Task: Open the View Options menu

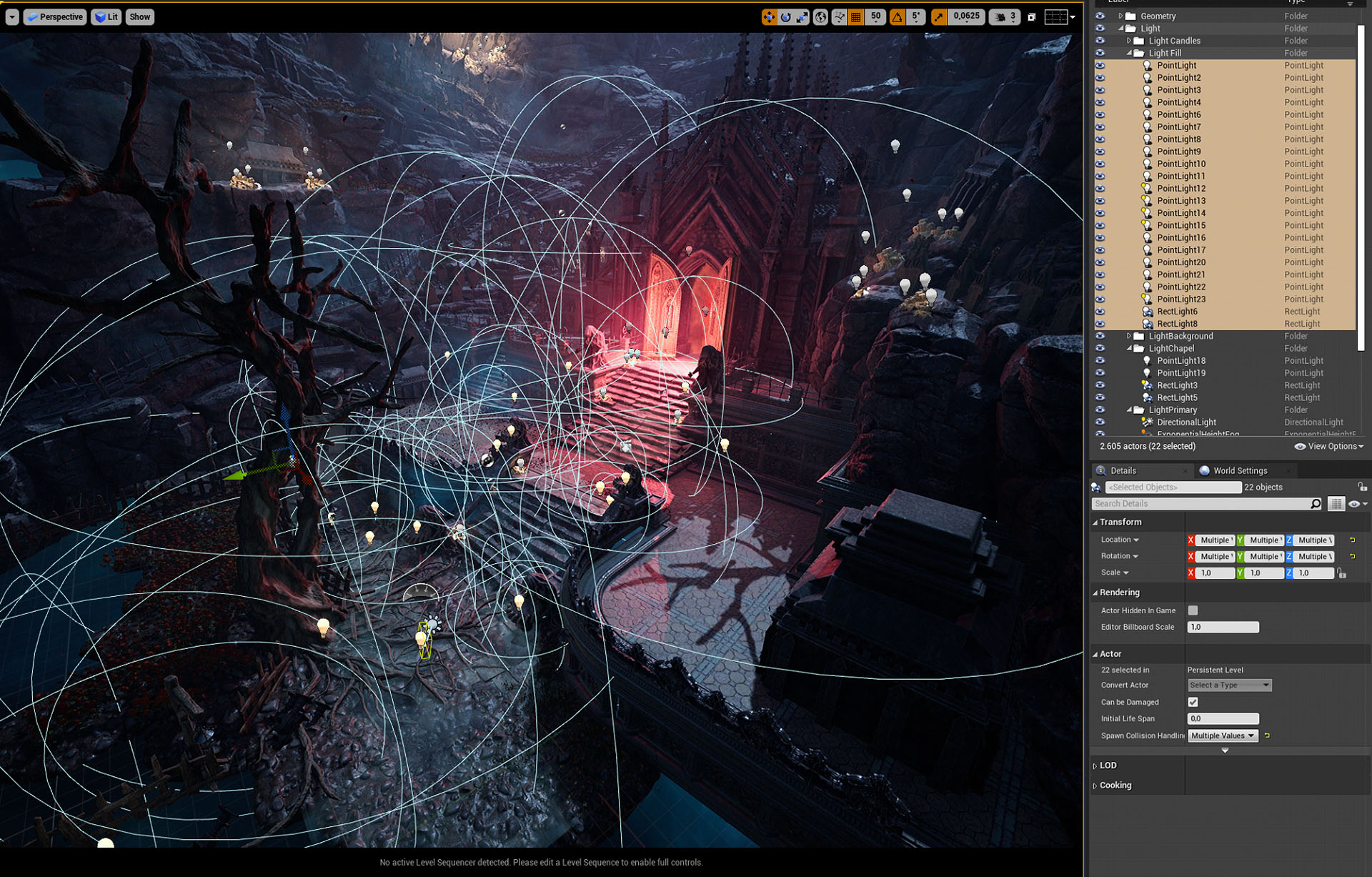Action: pos(1329,446)
